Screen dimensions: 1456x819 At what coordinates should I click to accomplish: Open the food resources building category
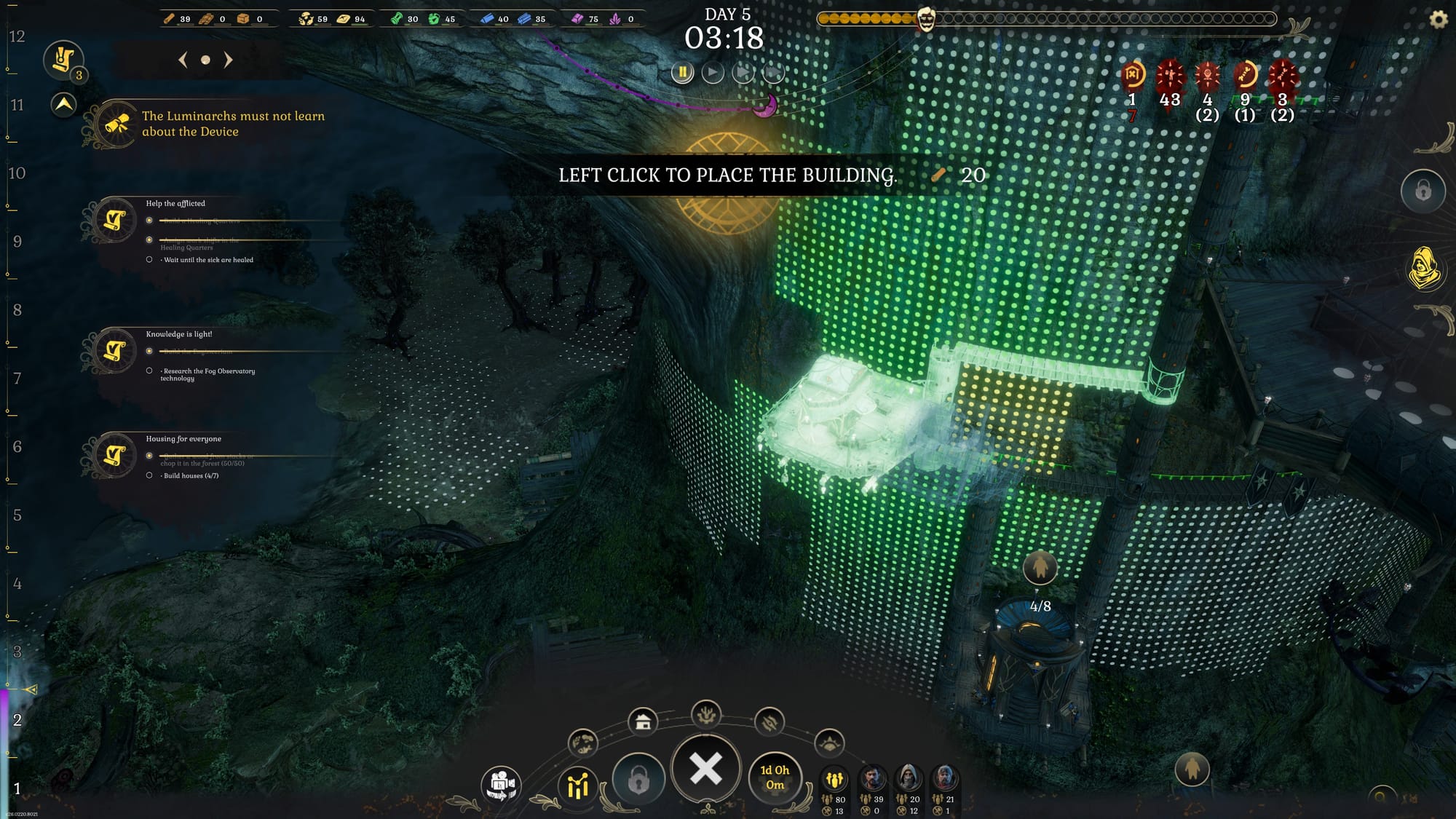point(583,743)
